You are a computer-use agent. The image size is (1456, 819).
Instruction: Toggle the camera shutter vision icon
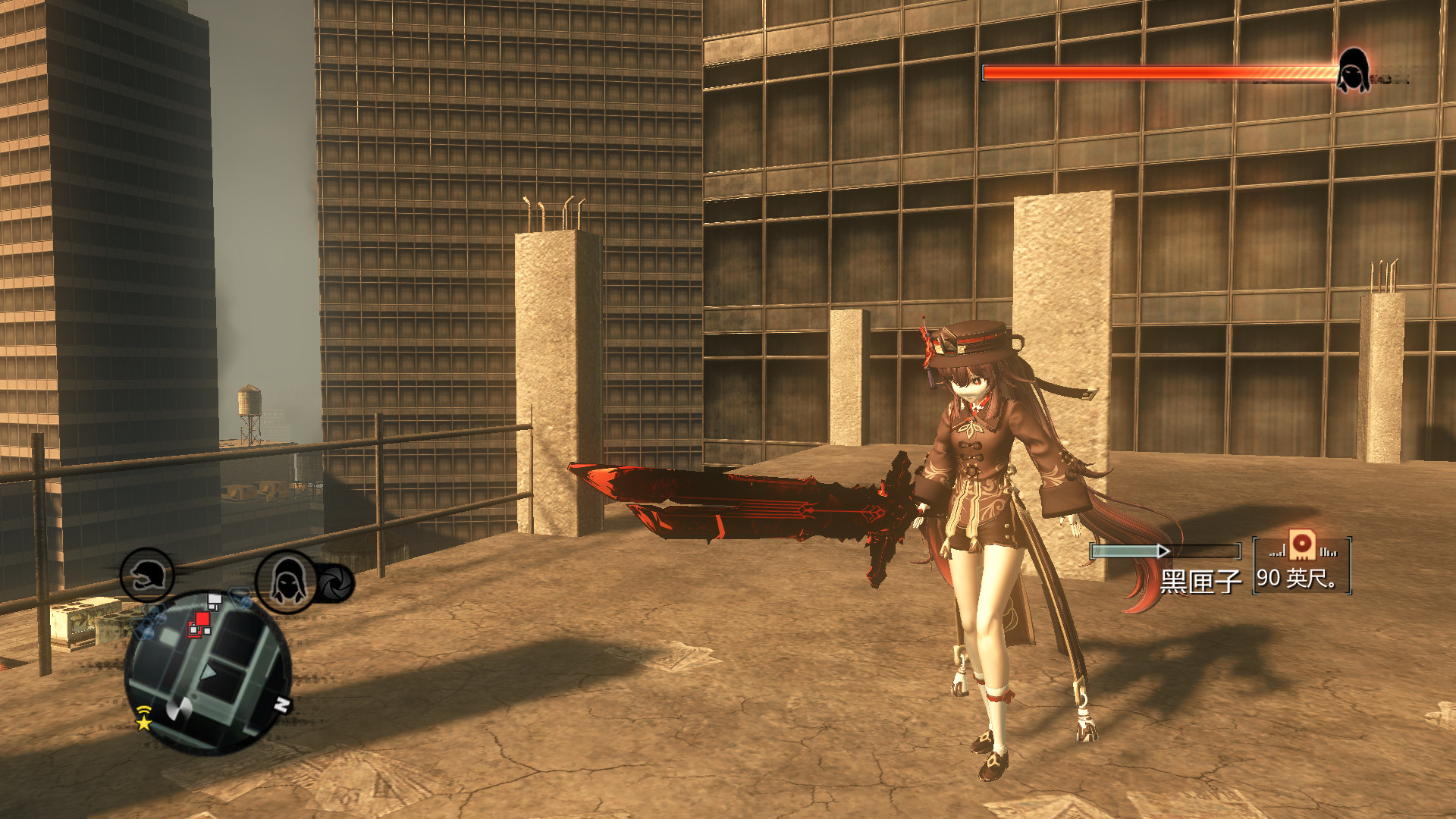[x=334, y=584]
